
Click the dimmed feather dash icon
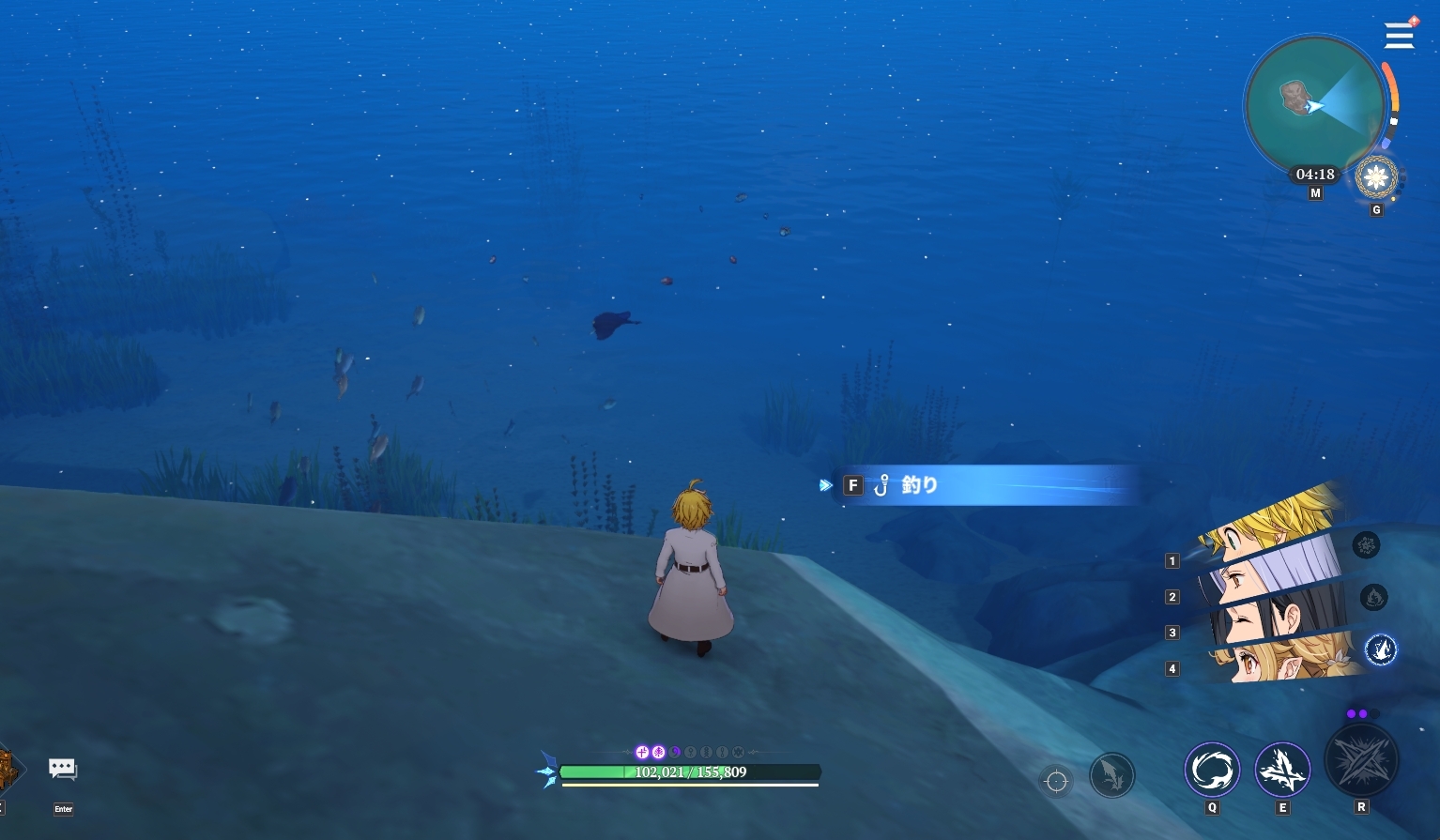coord(1112,775)
